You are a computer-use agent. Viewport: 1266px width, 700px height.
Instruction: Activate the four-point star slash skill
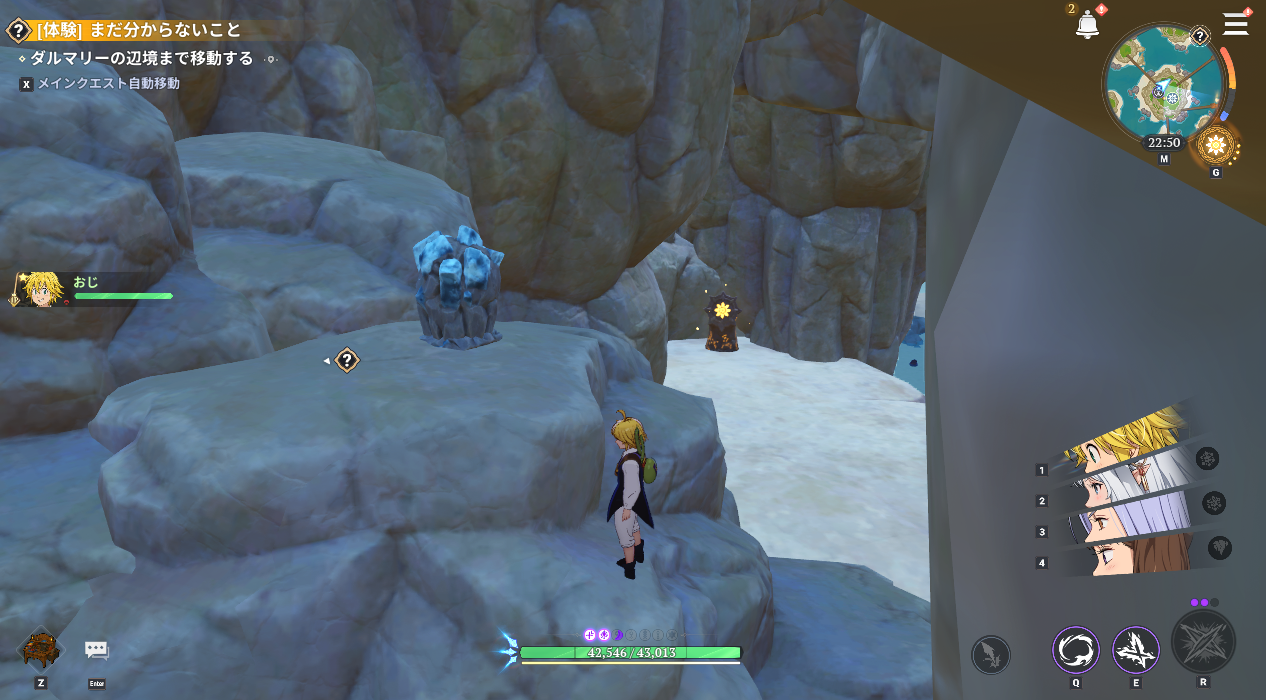coord(1136,650)
